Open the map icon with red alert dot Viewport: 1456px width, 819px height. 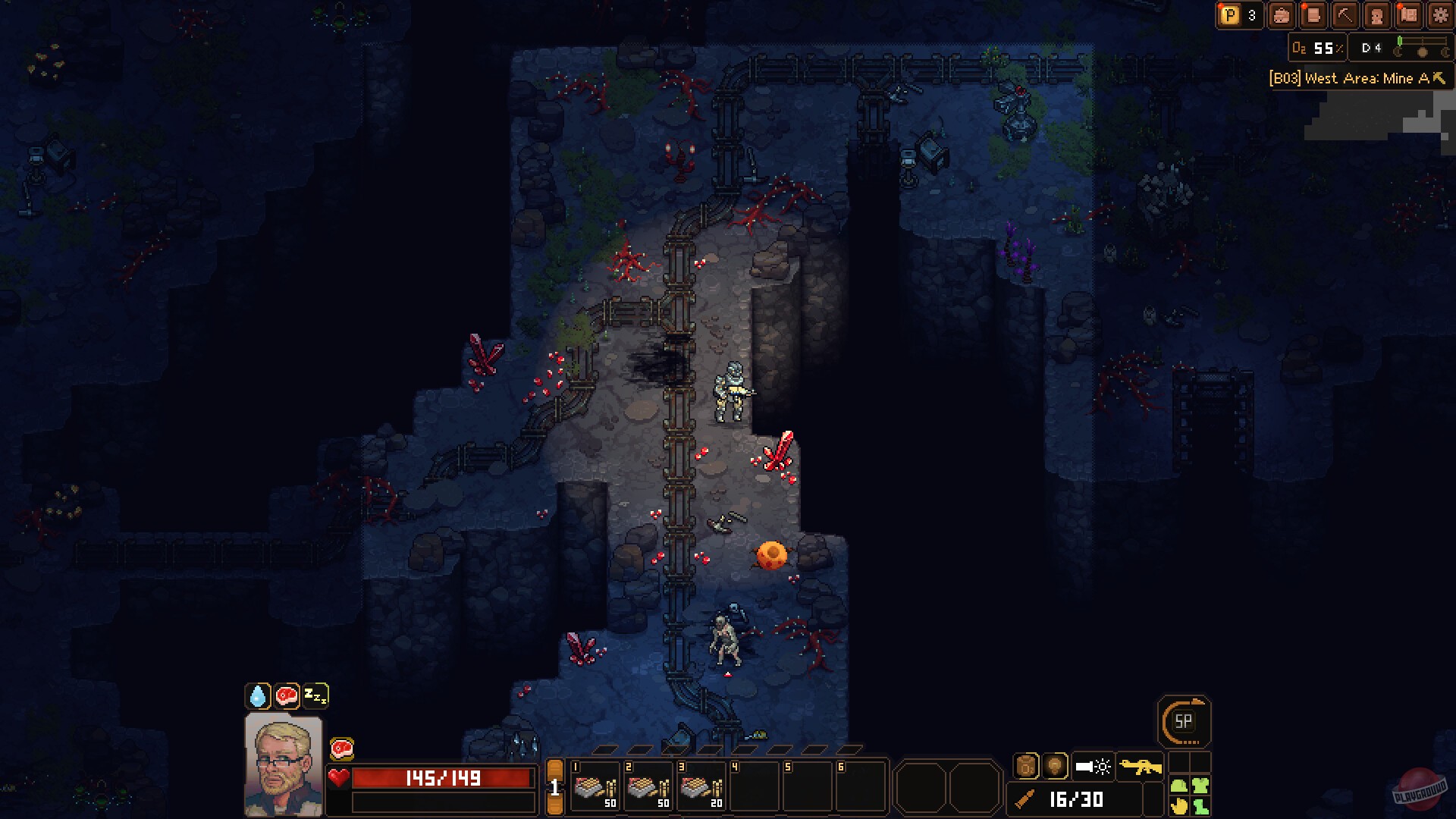[x=1408, y=15]
